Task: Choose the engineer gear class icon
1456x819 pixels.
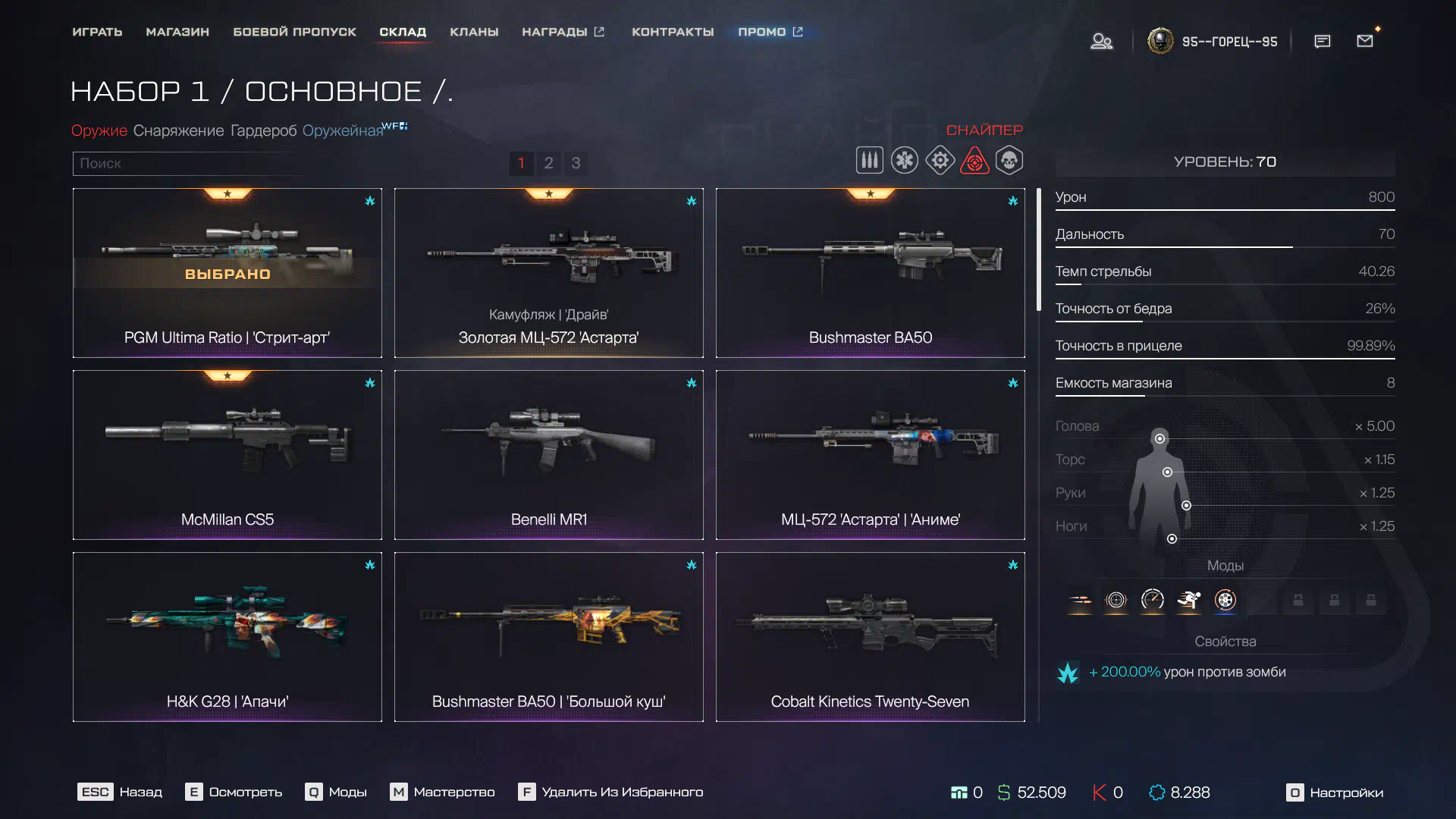Action: [x=940, y=161]
